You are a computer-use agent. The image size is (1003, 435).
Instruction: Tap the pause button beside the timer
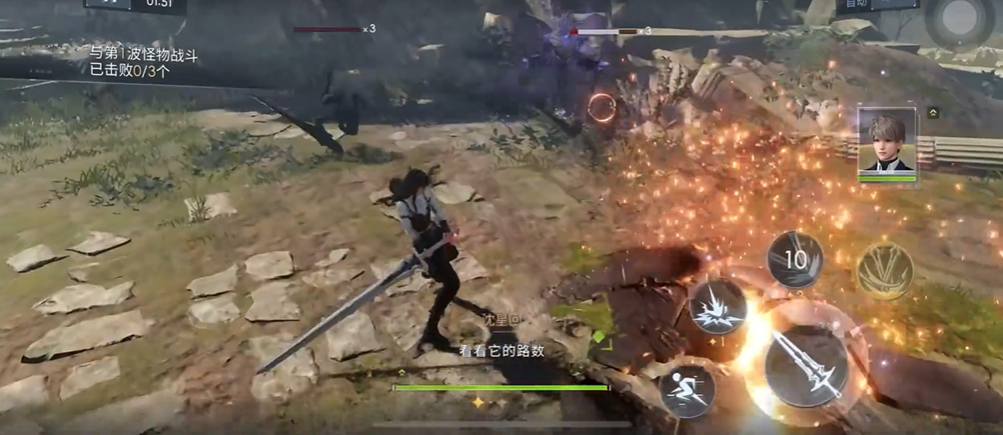click(107, 4)
